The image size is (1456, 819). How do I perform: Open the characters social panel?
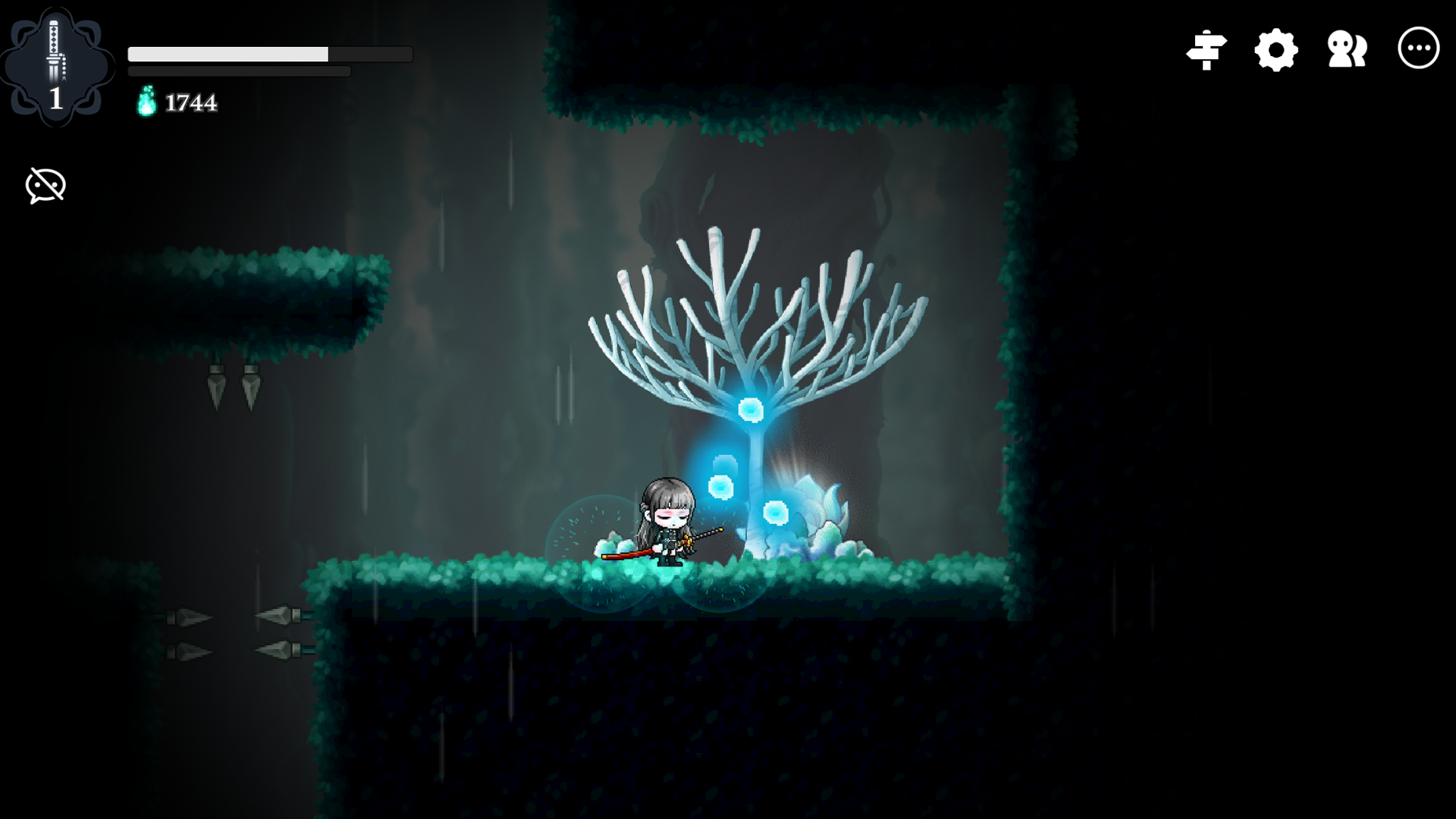(1347, 50)
